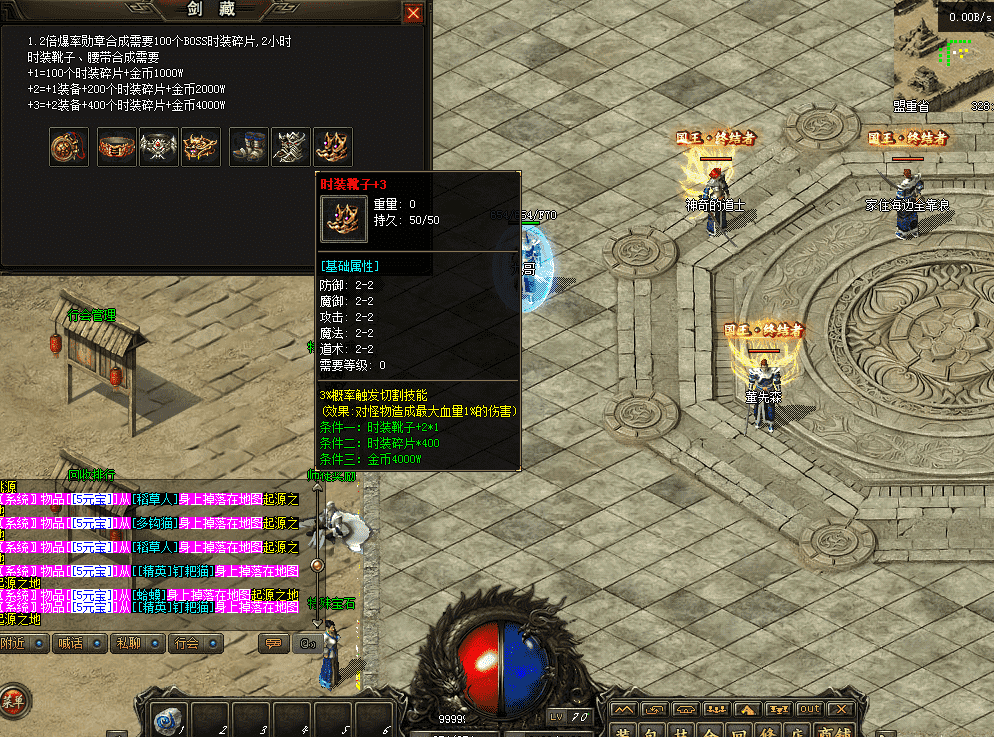
Task: Click the @ mention chat button
Action: coord(306,643)
